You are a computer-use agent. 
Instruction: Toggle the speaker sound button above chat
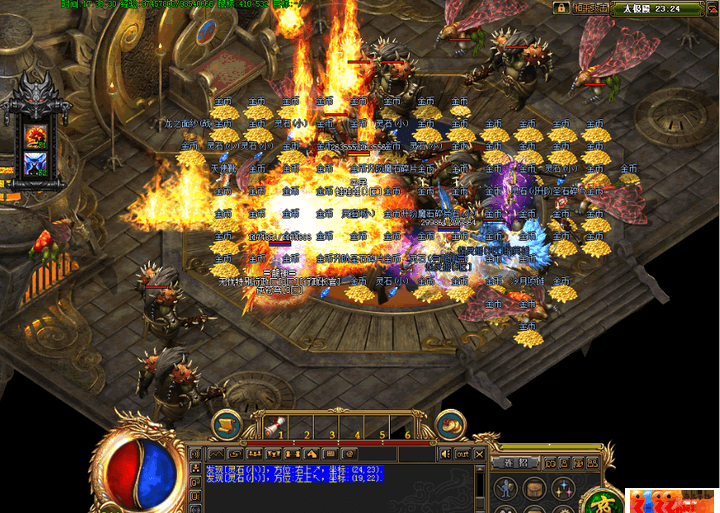point(446,454)
